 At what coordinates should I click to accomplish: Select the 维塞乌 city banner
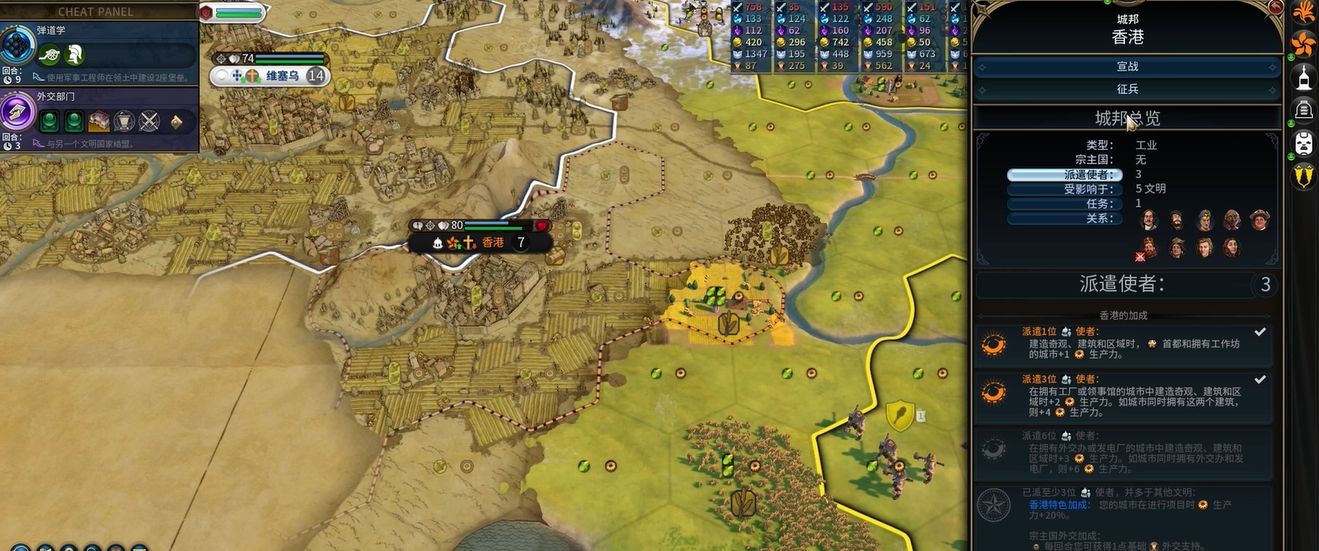point(269,76)
